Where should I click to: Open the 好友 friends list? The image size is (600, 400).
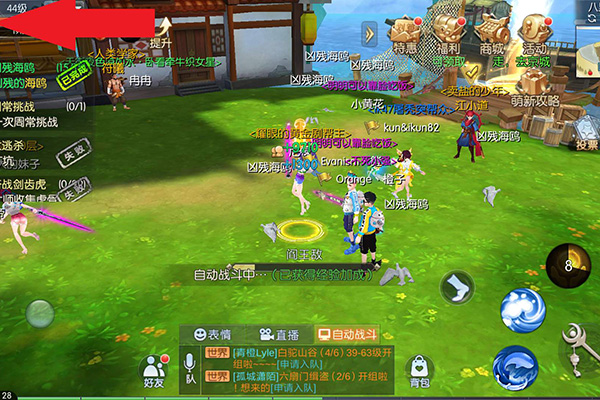pos(153,372)
